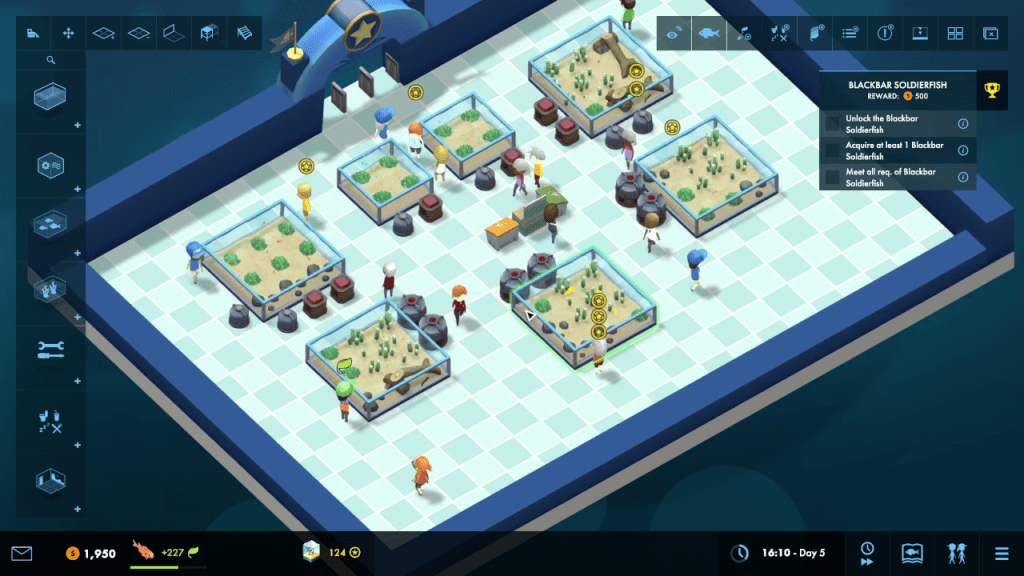The height and width of the screenshot is (576, 1024).
Task: Select the wrench and screwdriver tools category
Action: [48, 349]
